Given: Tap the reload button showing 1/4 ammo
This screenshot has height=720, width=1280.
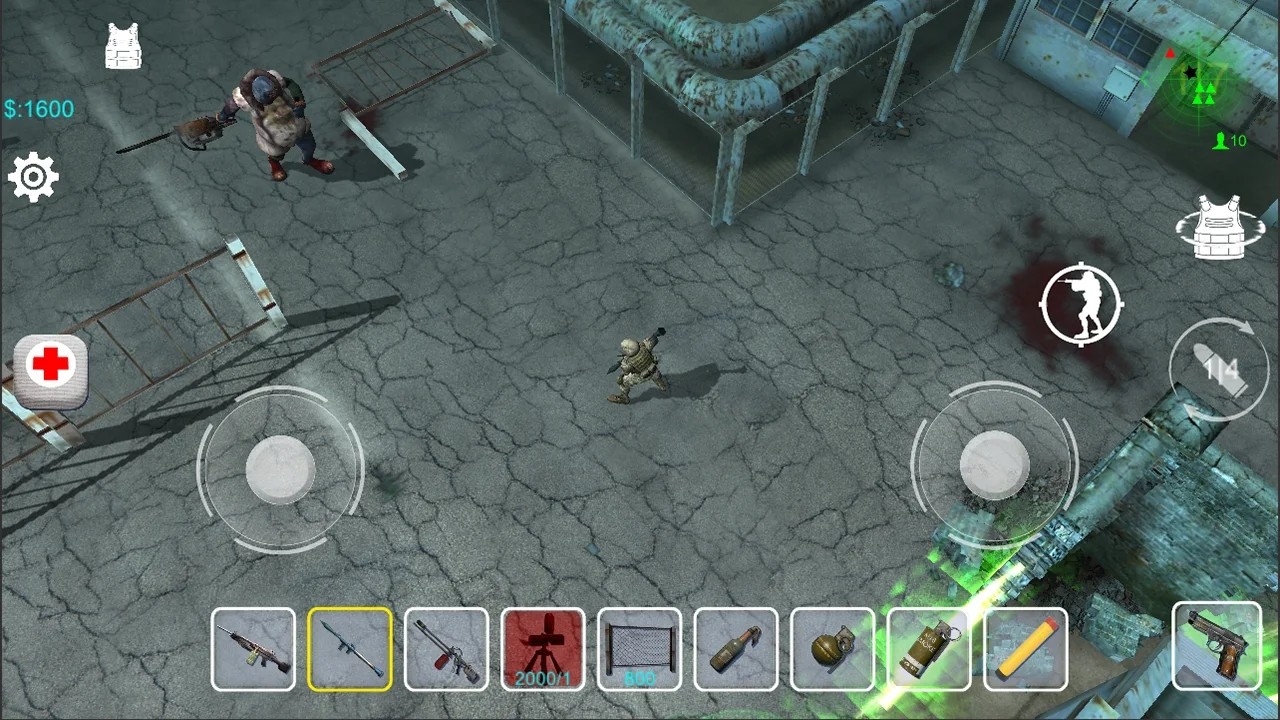Looking at the screenshot, I should [x=1218, y=370].
